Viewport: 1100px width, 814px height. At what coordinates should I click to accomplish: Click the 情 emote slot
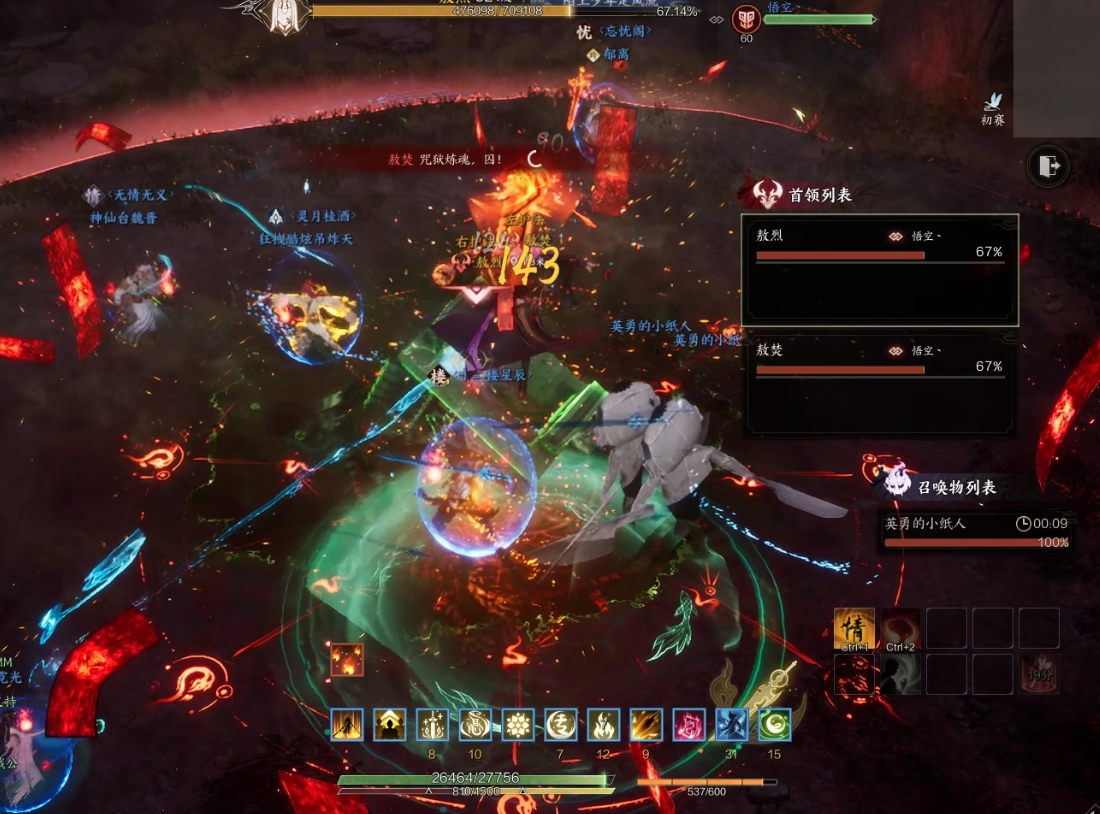click(x=854, y=628)
